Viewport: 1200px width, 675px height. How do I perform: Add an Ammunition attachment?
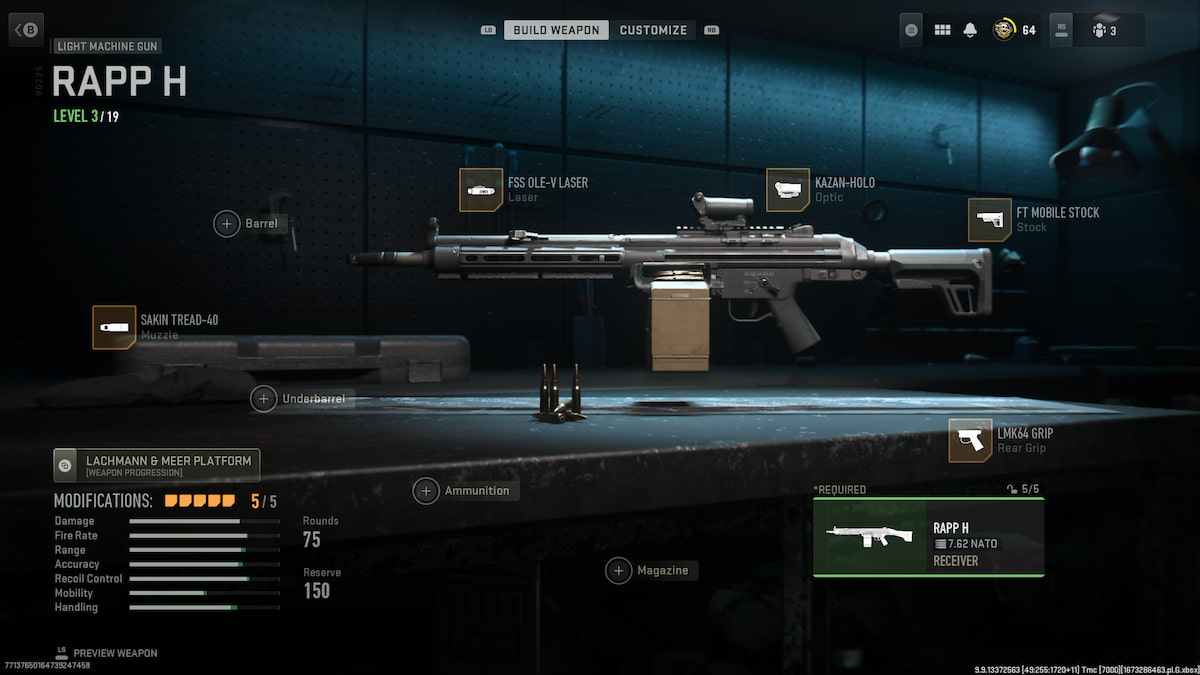point(427,490)
